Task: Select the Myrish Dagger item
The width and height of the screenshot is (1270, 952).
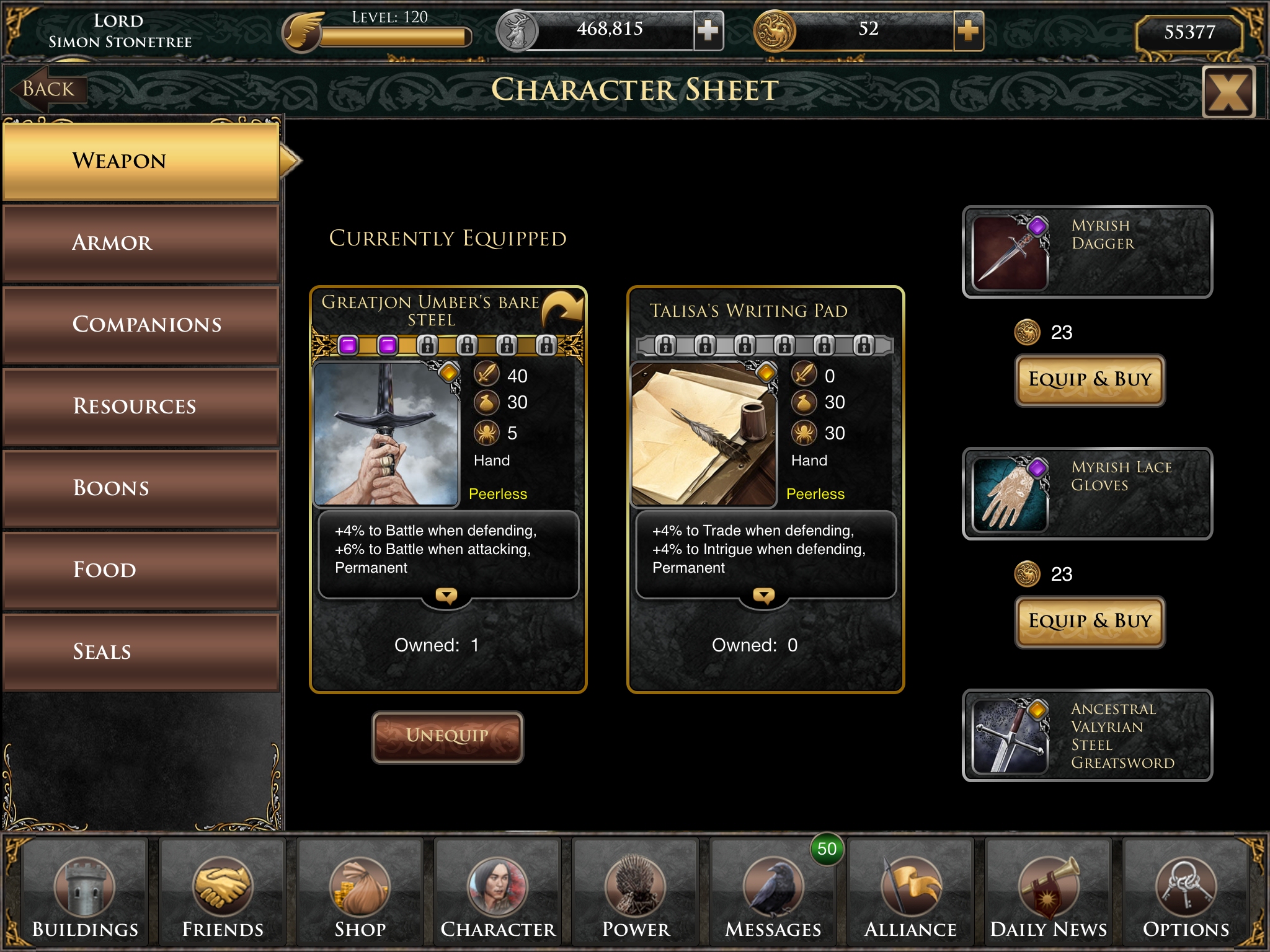Action: click(x=1087, y=252)
